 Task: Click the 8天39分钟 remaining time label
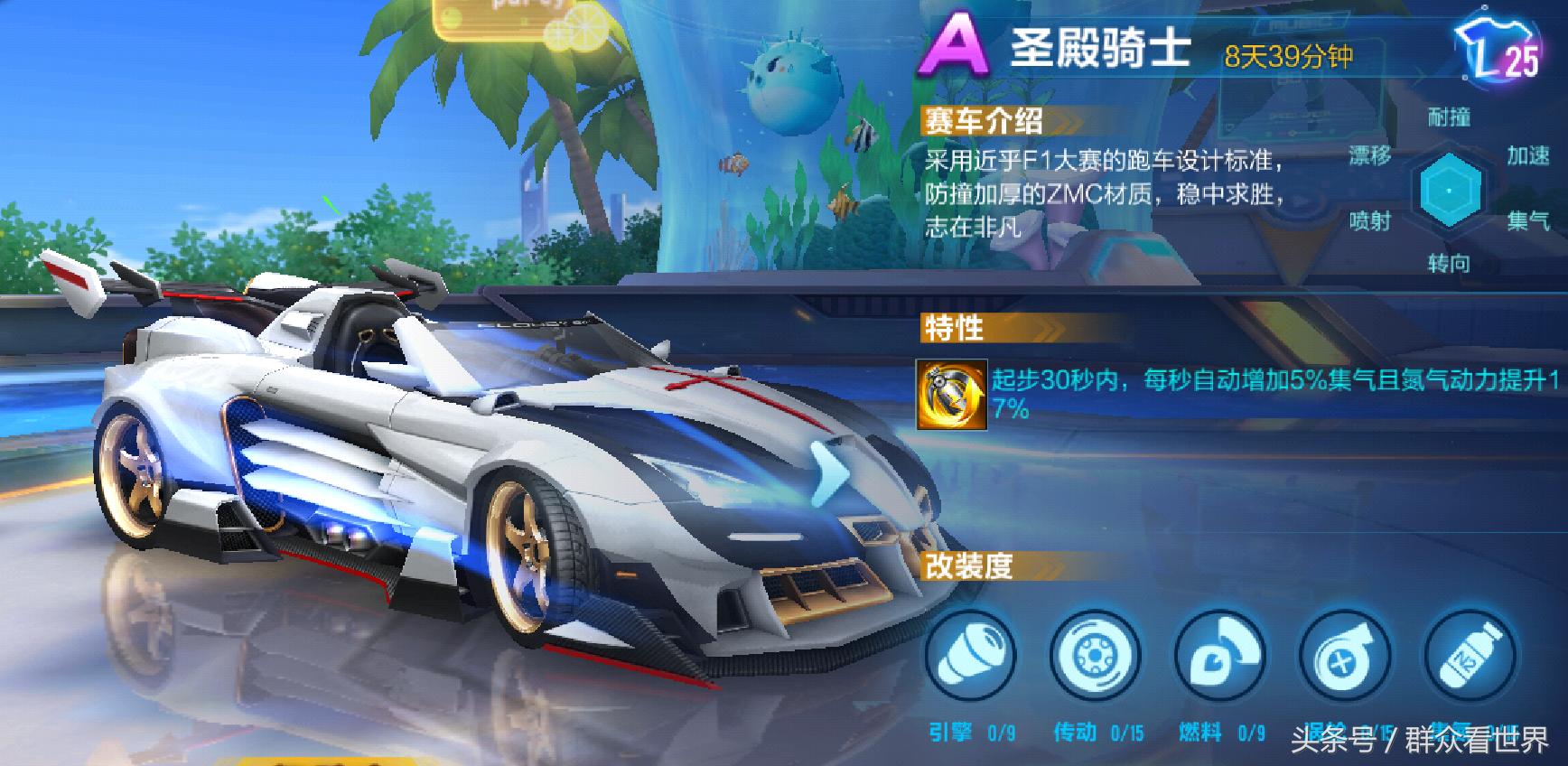point(1288,57)
